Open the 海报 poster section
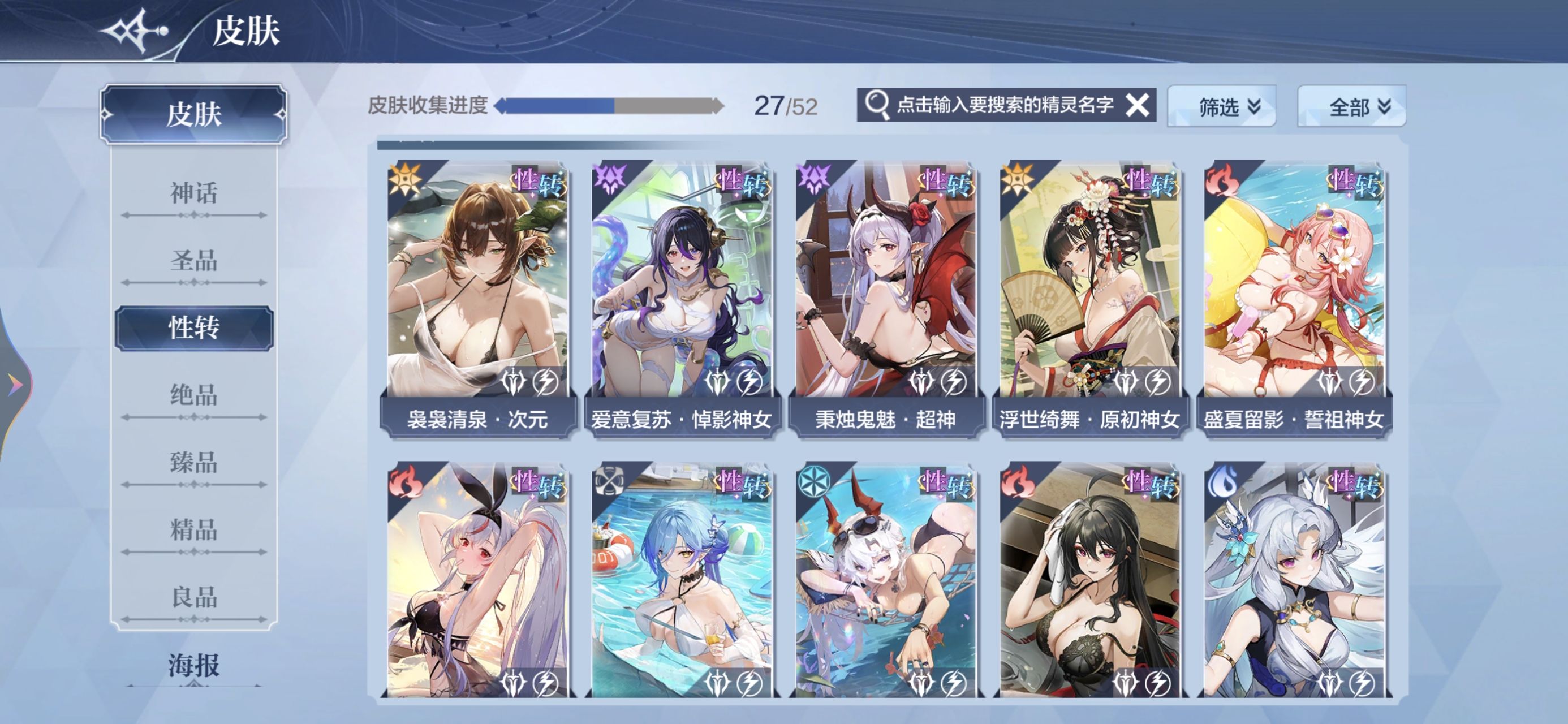 click(x=193, y=665)
